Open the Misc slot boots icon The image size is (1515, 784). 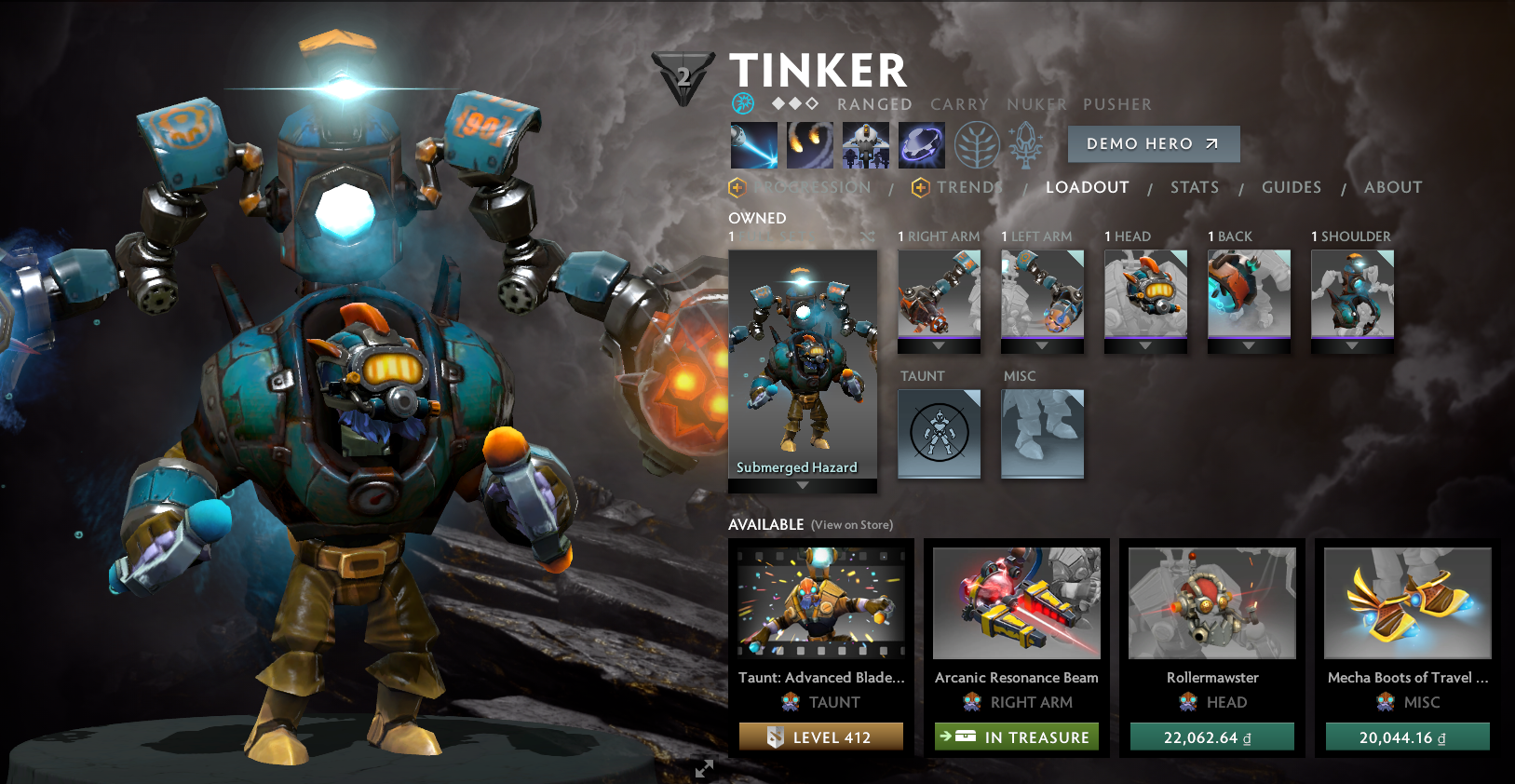point(1041,434)
